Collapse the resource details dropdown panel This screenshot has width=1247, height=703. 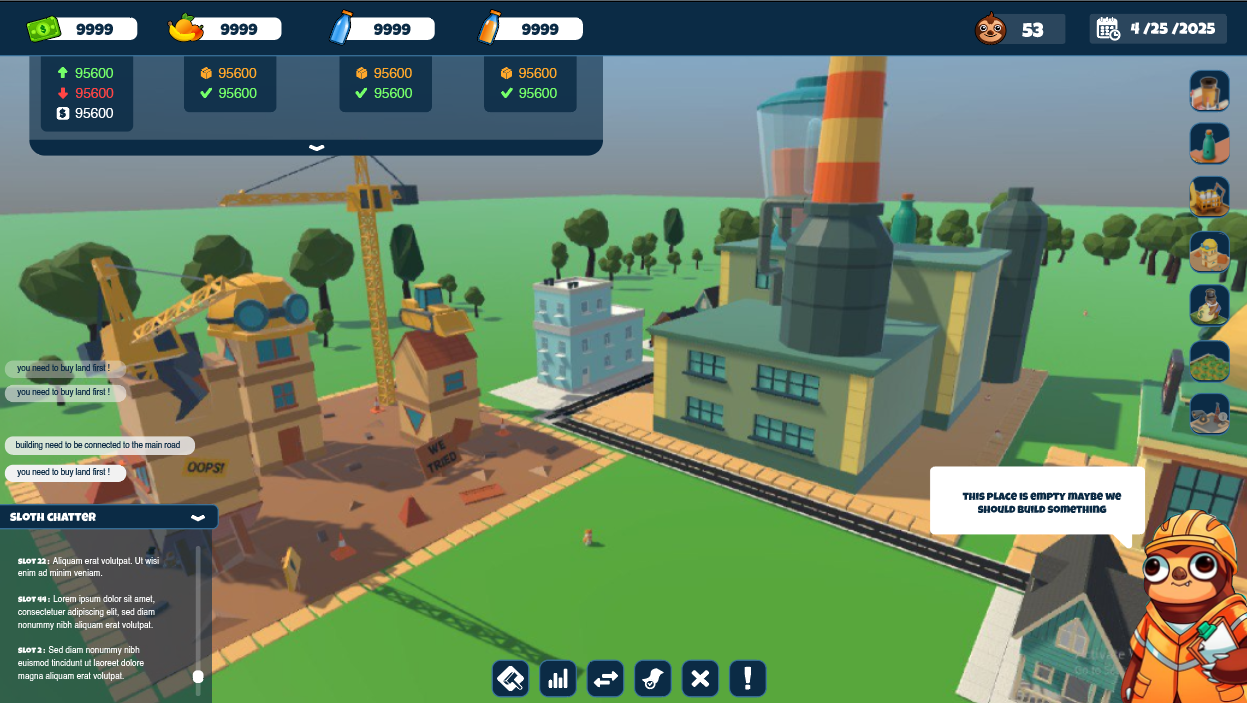pyautogui.click(x=316, y=147)
